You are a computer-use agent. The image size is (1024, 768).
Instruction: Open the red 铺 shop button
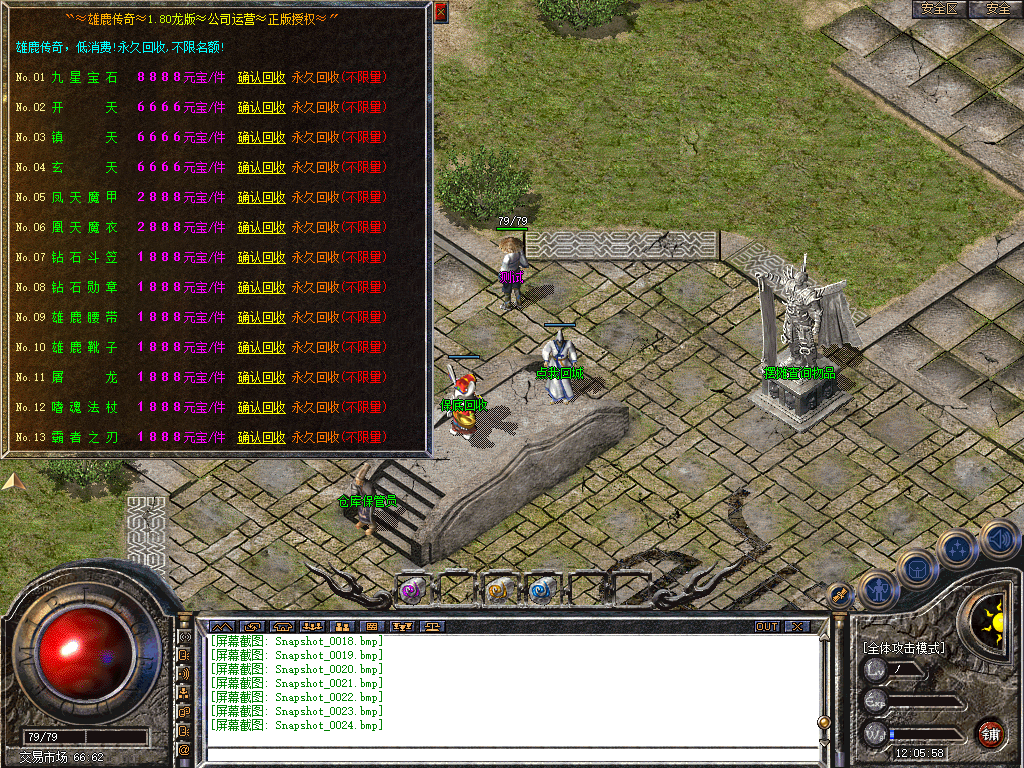(990, 733)
